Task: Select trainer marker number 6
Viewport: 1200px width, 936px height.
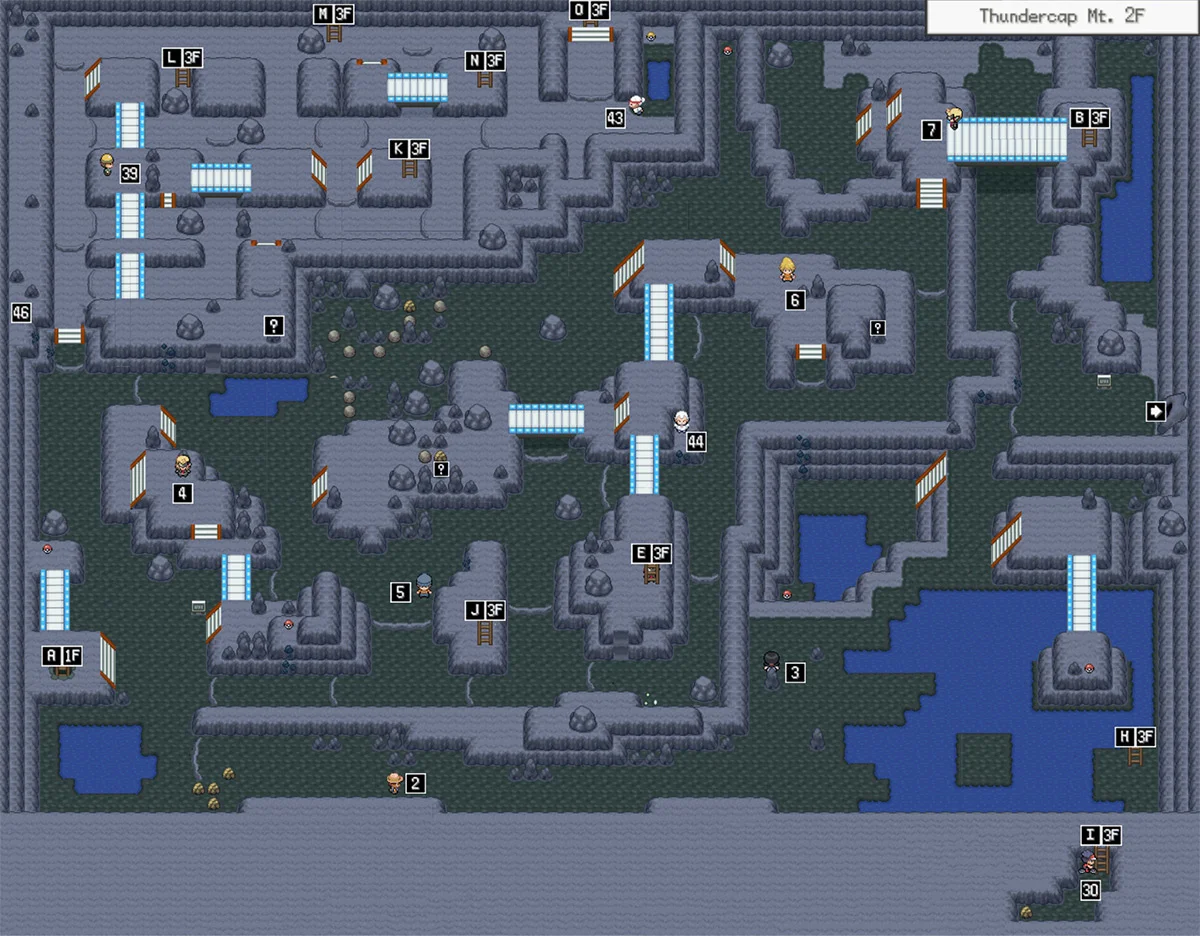Action: tap(795, 299)
